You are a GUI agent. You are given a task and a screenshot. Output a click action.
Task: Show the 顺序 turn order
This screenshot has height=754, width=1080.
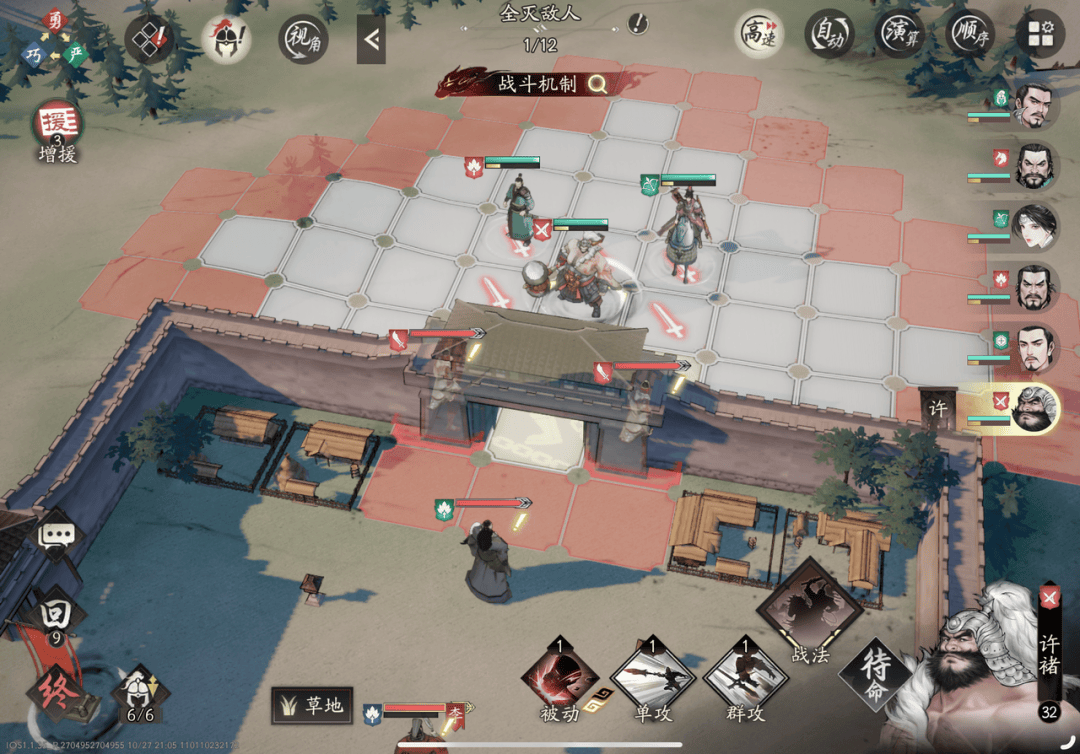click(968, 35)
